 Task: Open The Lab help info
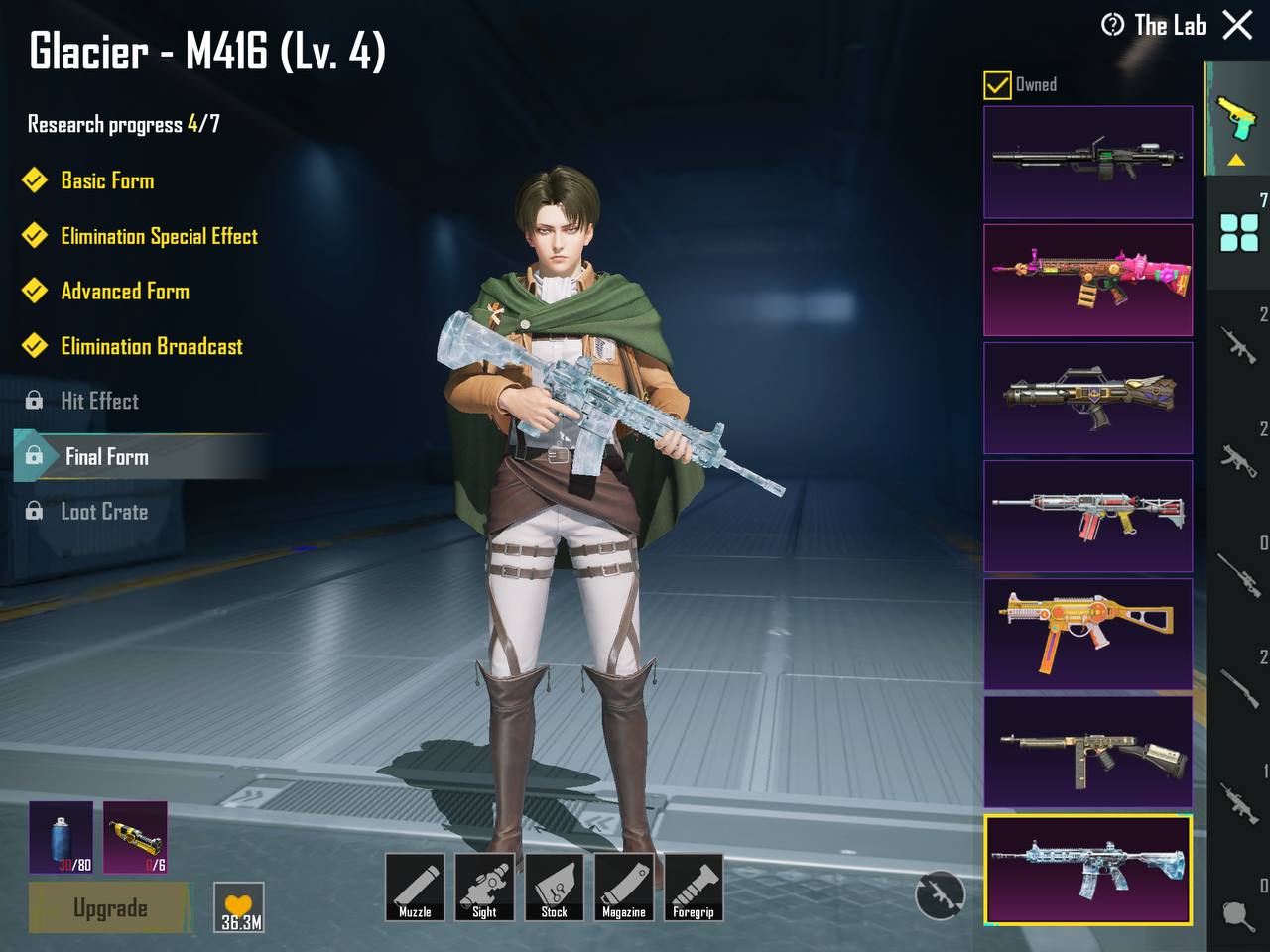coord(1112,25)
